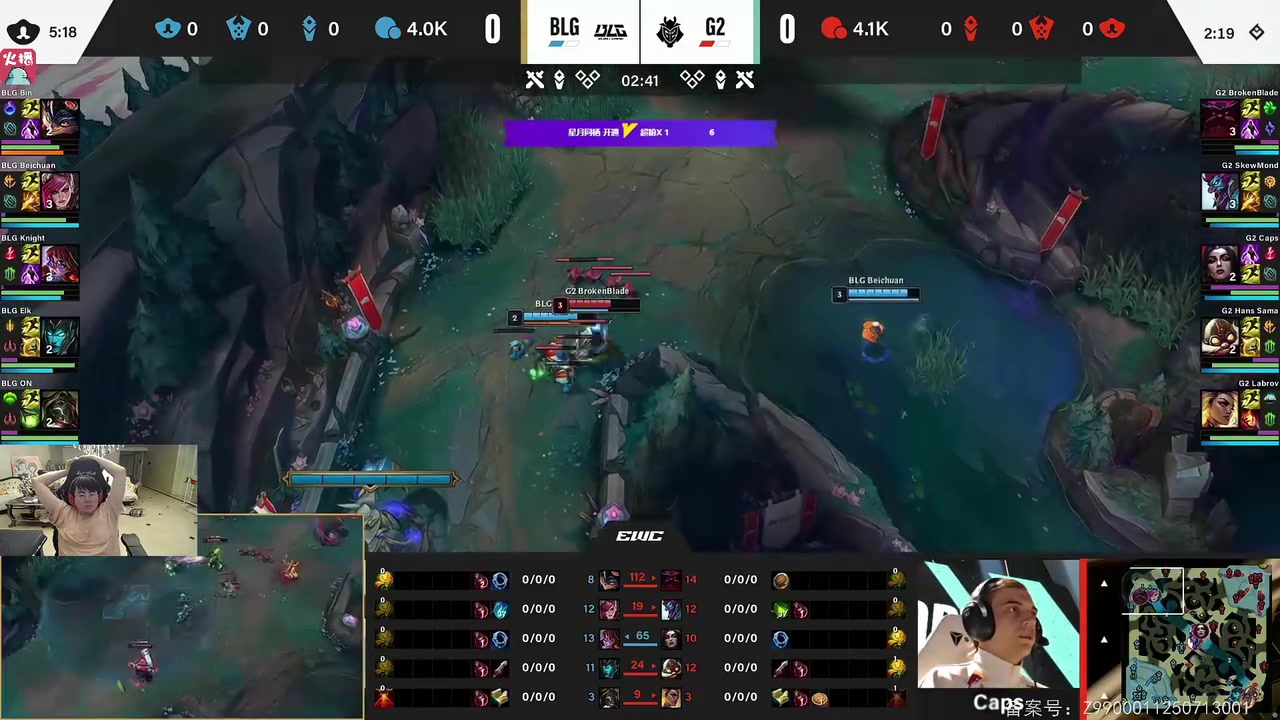Select BLG Bin's champion portrait
The height and width of the screenshot is (720, 1280).
click(x=60, y=118)
